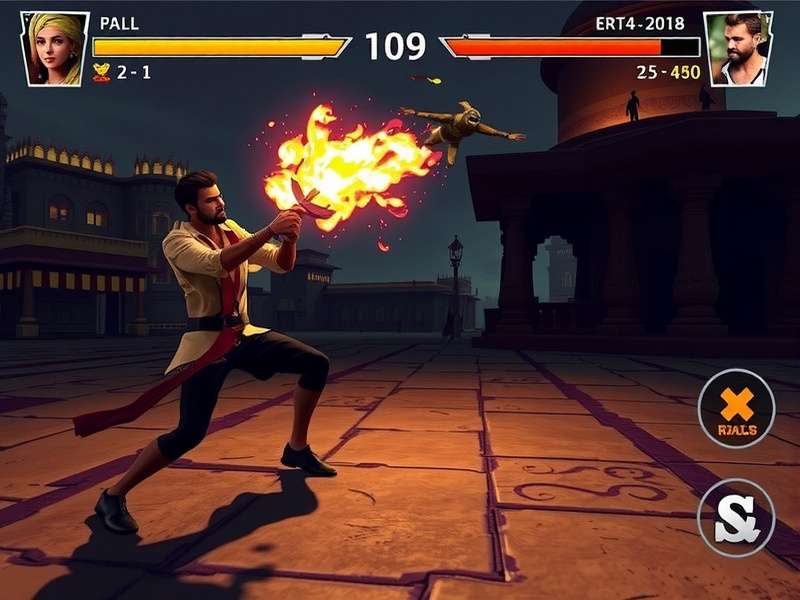Click the bearded opponent's portrait
800x600 pixels.
point(738,48)
